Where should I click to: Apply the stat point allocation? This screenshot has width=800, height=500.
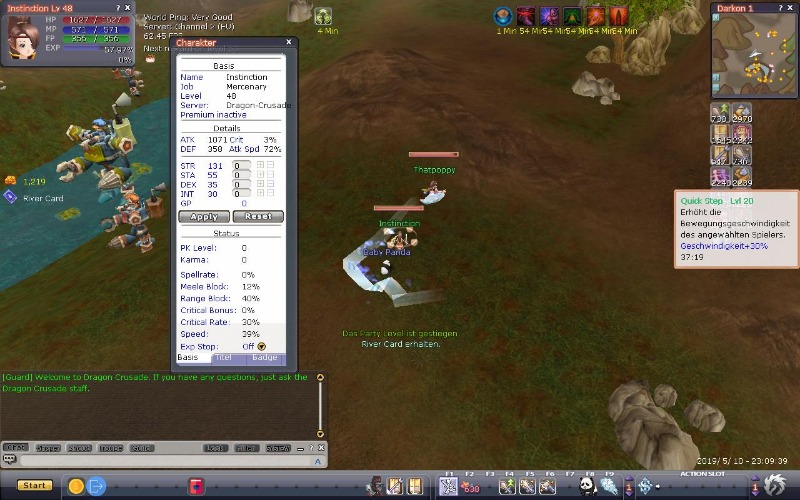[x=203, y=216]
